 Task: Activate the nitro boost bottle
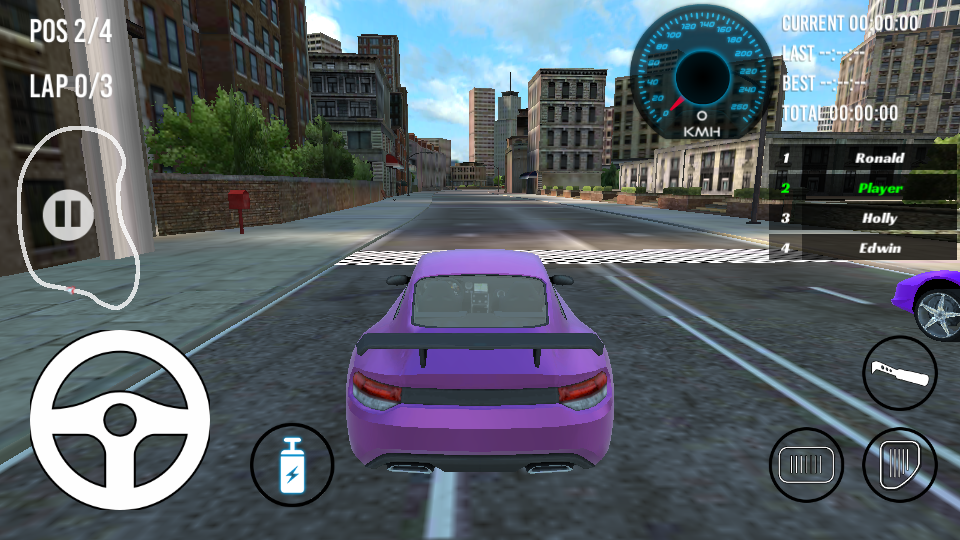click(x=292, y=465)
